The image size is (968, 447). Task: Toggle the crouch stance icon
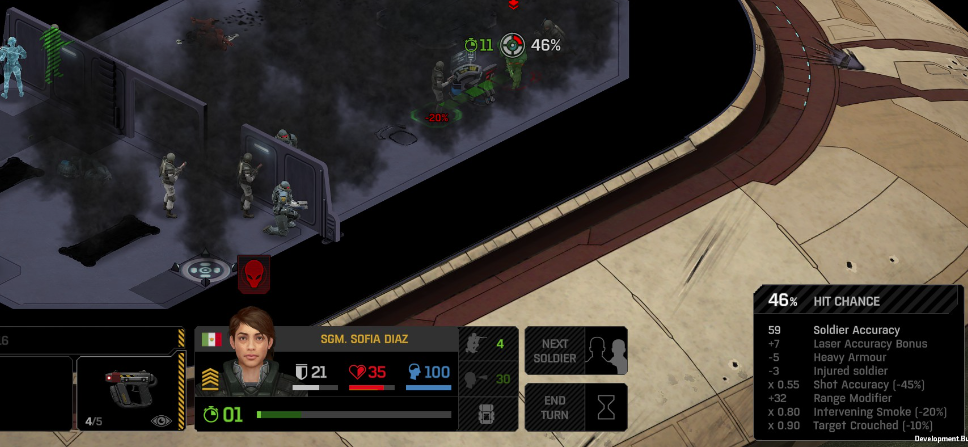point(476,345)
